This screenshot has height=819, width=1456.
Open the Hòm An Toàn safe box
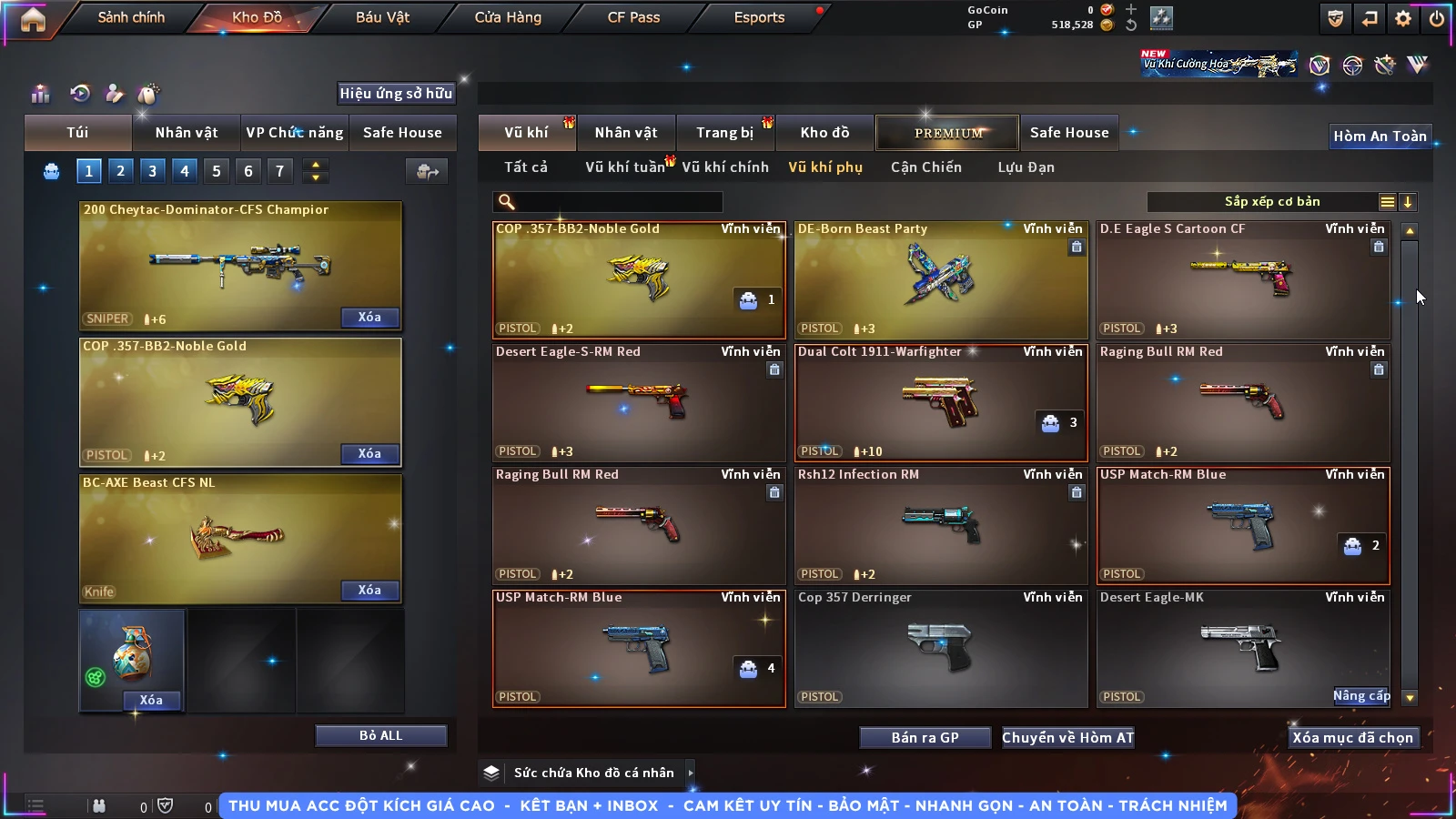[1380, 136]
